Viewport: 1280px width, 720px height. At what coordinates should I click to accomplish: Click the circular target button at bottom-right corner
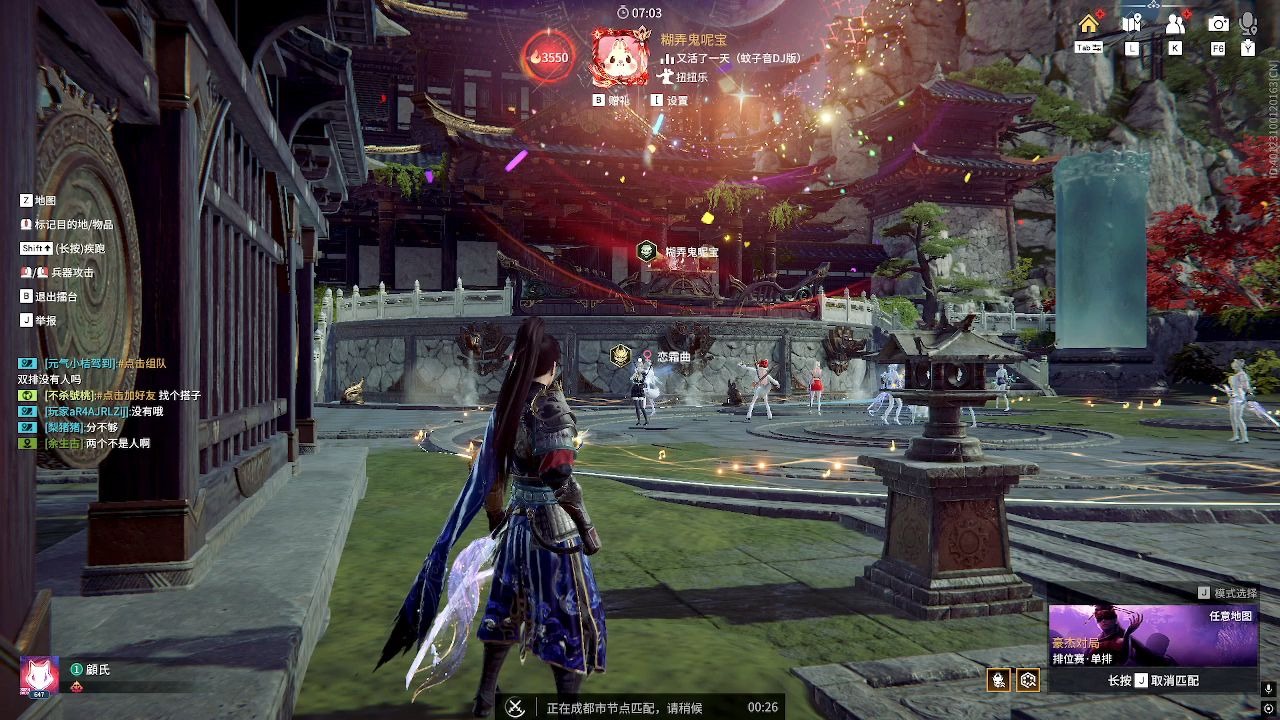point(1268,709)
